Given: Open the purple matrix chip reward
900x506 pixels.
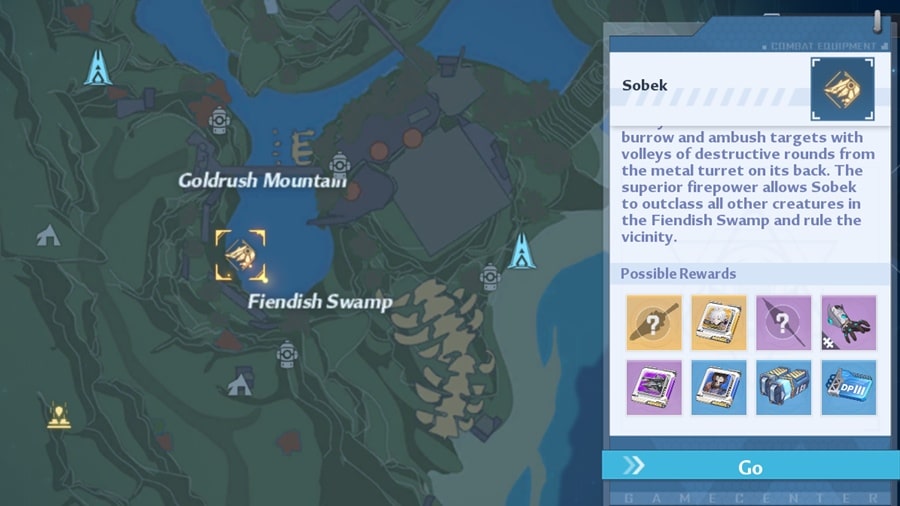Looking at the screenshot, I should point(654,388).
